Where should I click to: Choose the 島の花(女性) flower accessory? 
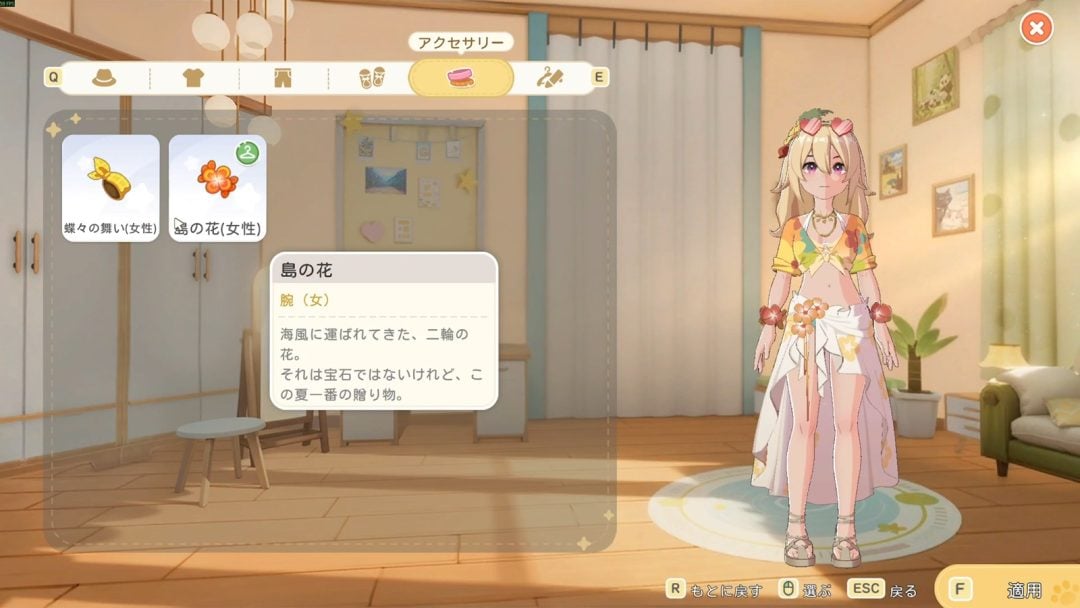point(217,188)
